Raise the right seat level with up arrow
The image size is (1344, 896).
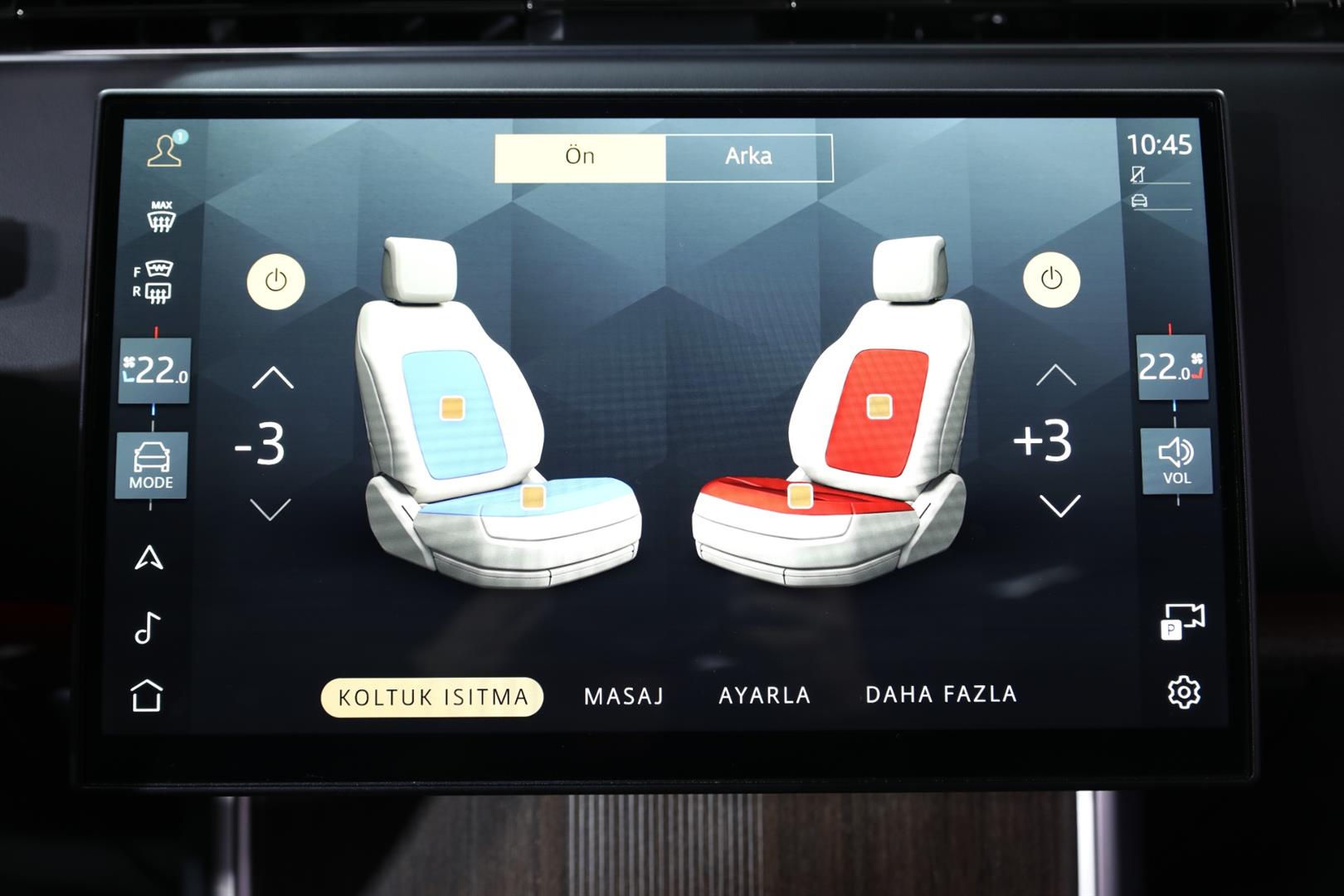(1056, 376)
